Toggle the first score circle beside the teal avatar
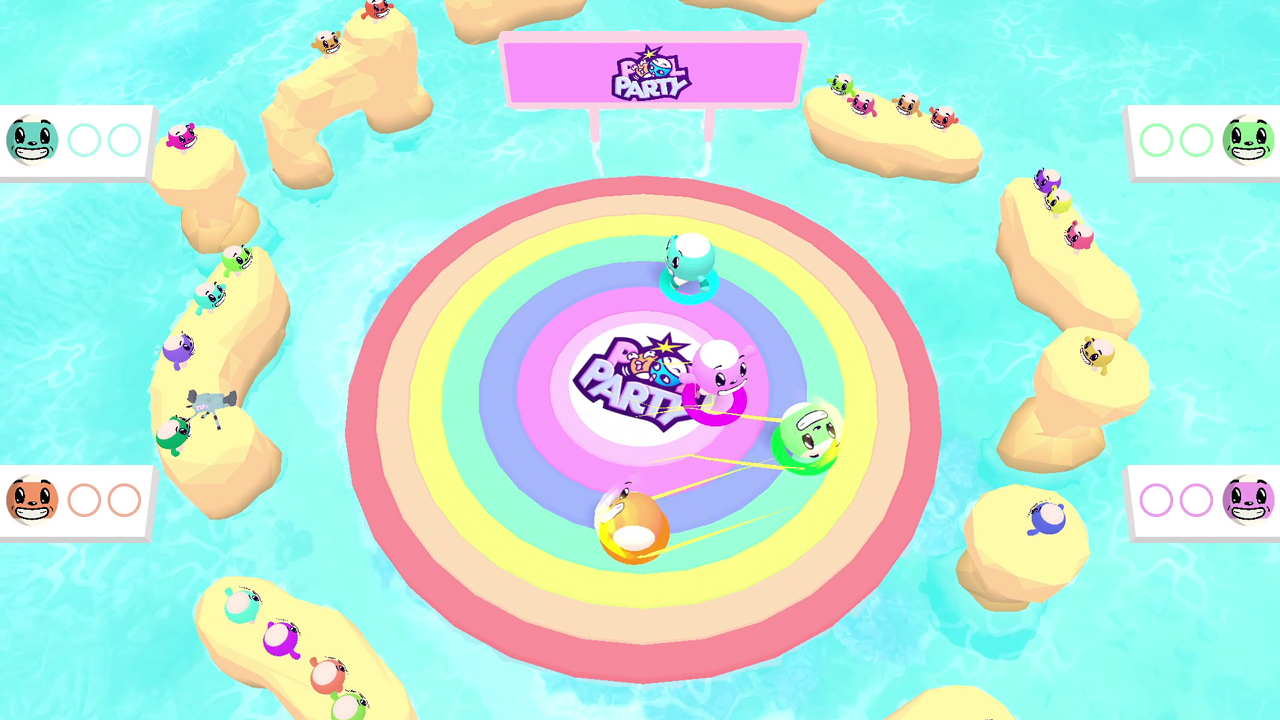This screenshot has width=1280, height=720. 84,140
